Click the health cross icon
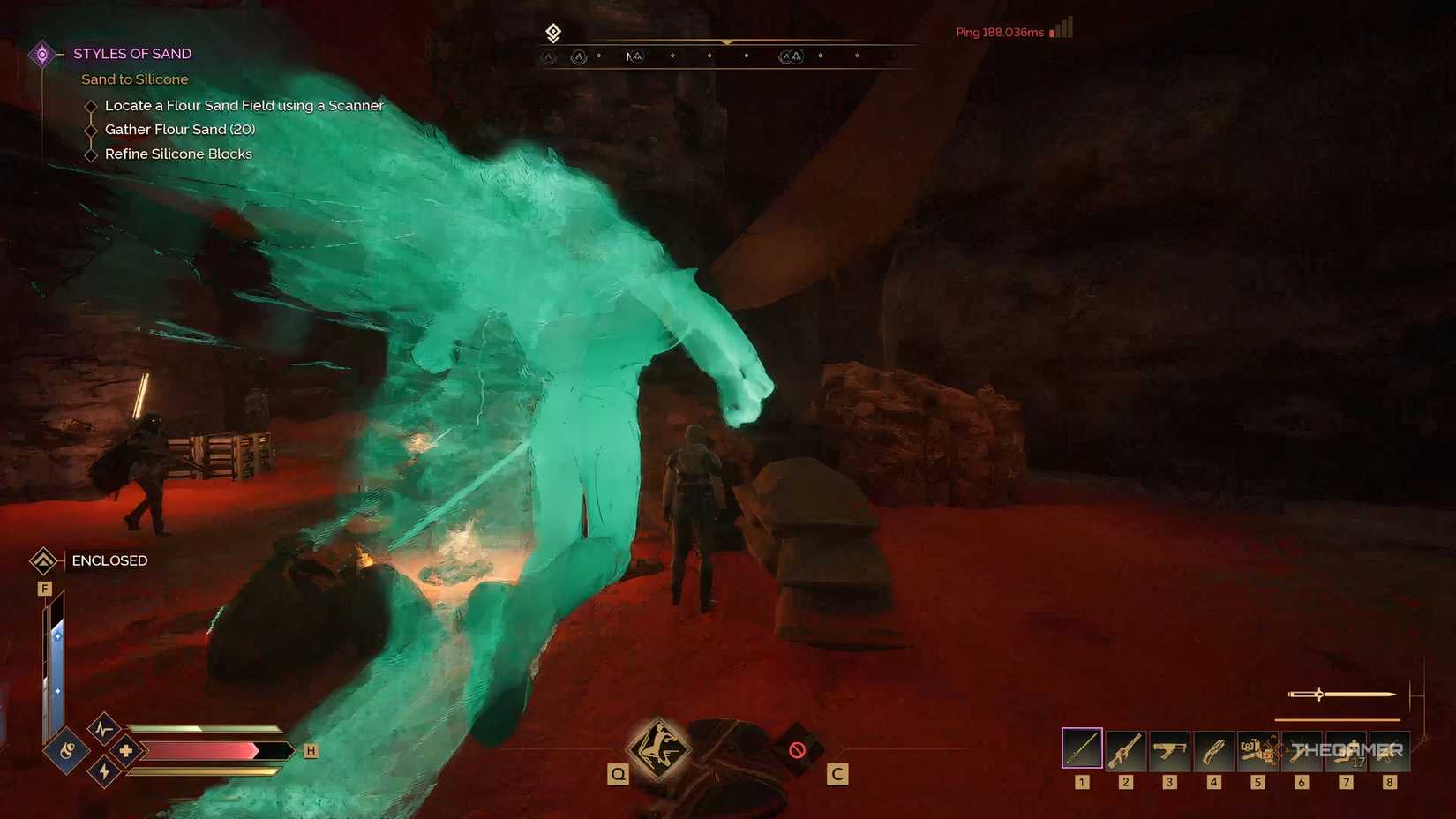 pyautogui.click(x=126, y=751)
